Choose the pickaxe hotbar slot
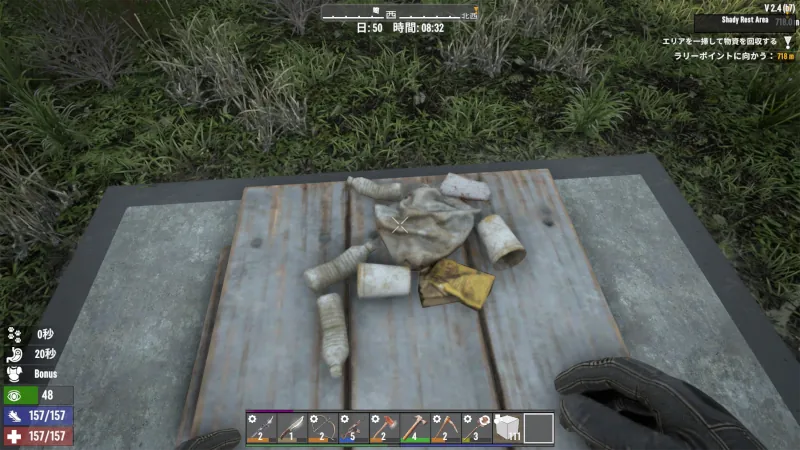The image size is (800, 450). [x=446, y=427]
